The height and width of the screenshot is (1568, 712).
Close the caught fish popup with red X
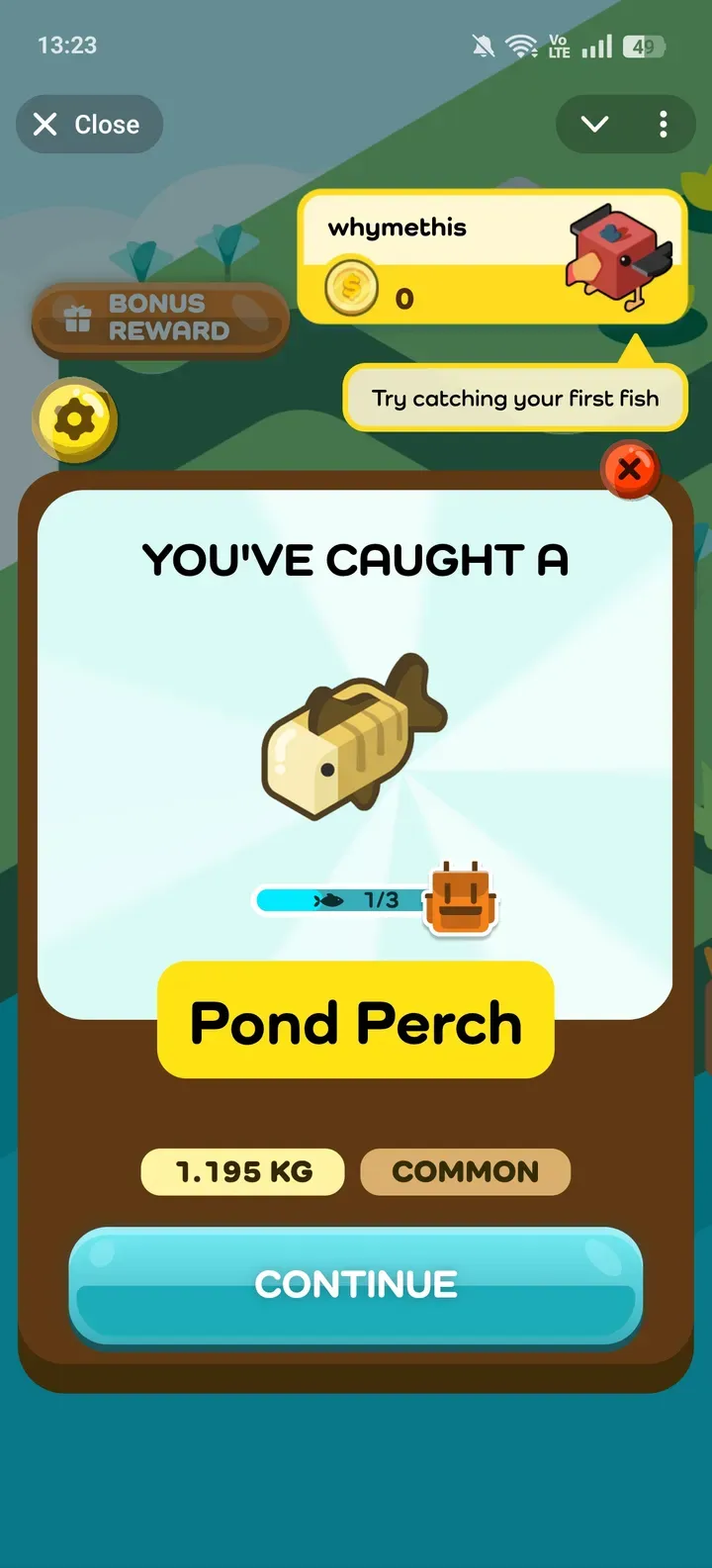coord(630,469)
